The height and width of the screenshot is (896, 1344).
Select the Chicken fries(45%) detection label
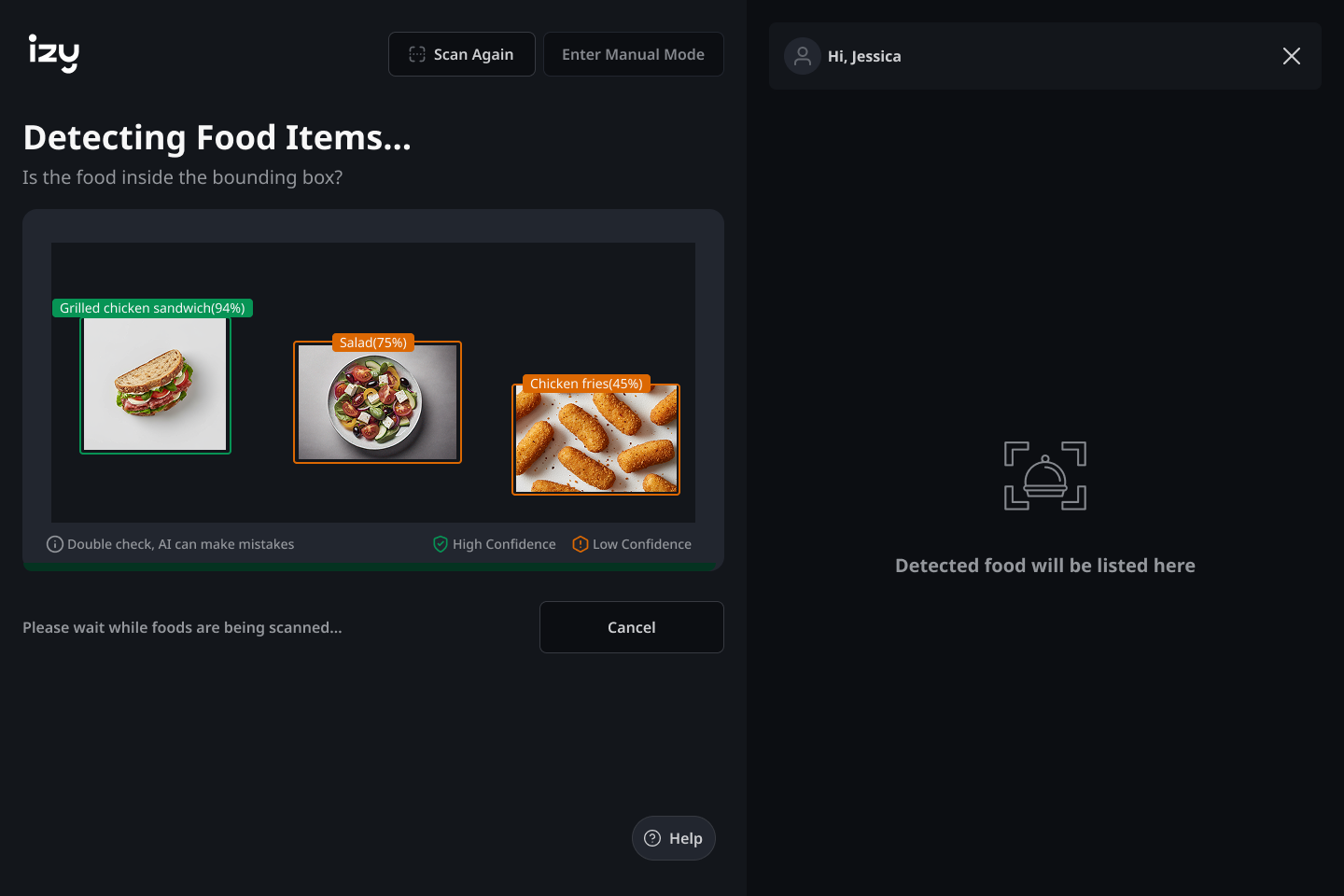pyautogui.click(x=584, y=384)
